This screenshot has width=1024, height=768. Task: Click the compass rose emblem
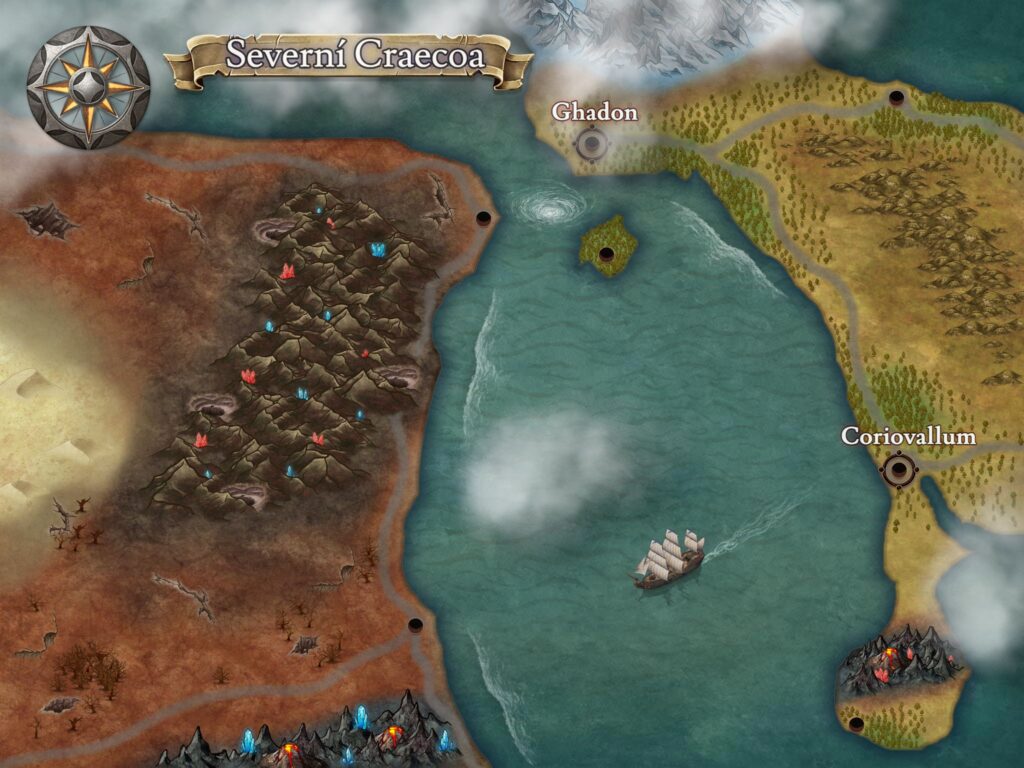tap(88, 86)
